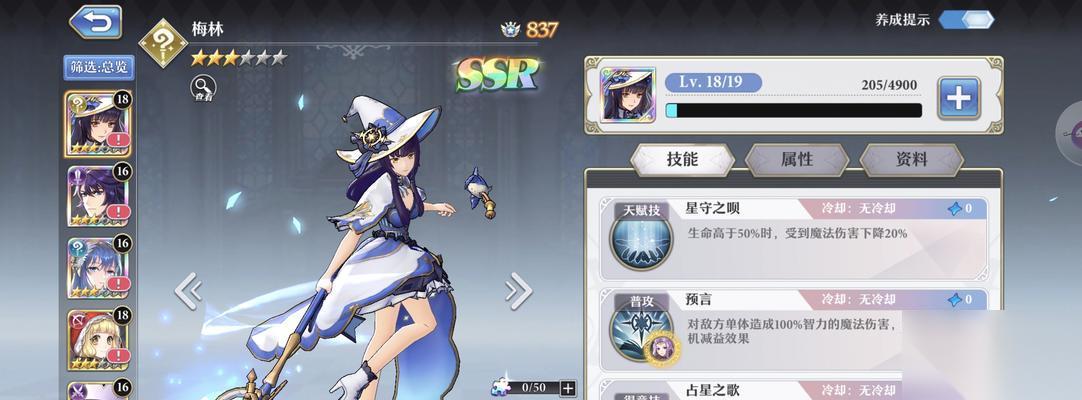This screenshot has width=1082, height=400.
Task: Go back using the blue arrow button
Action: (x=96, y=22)
